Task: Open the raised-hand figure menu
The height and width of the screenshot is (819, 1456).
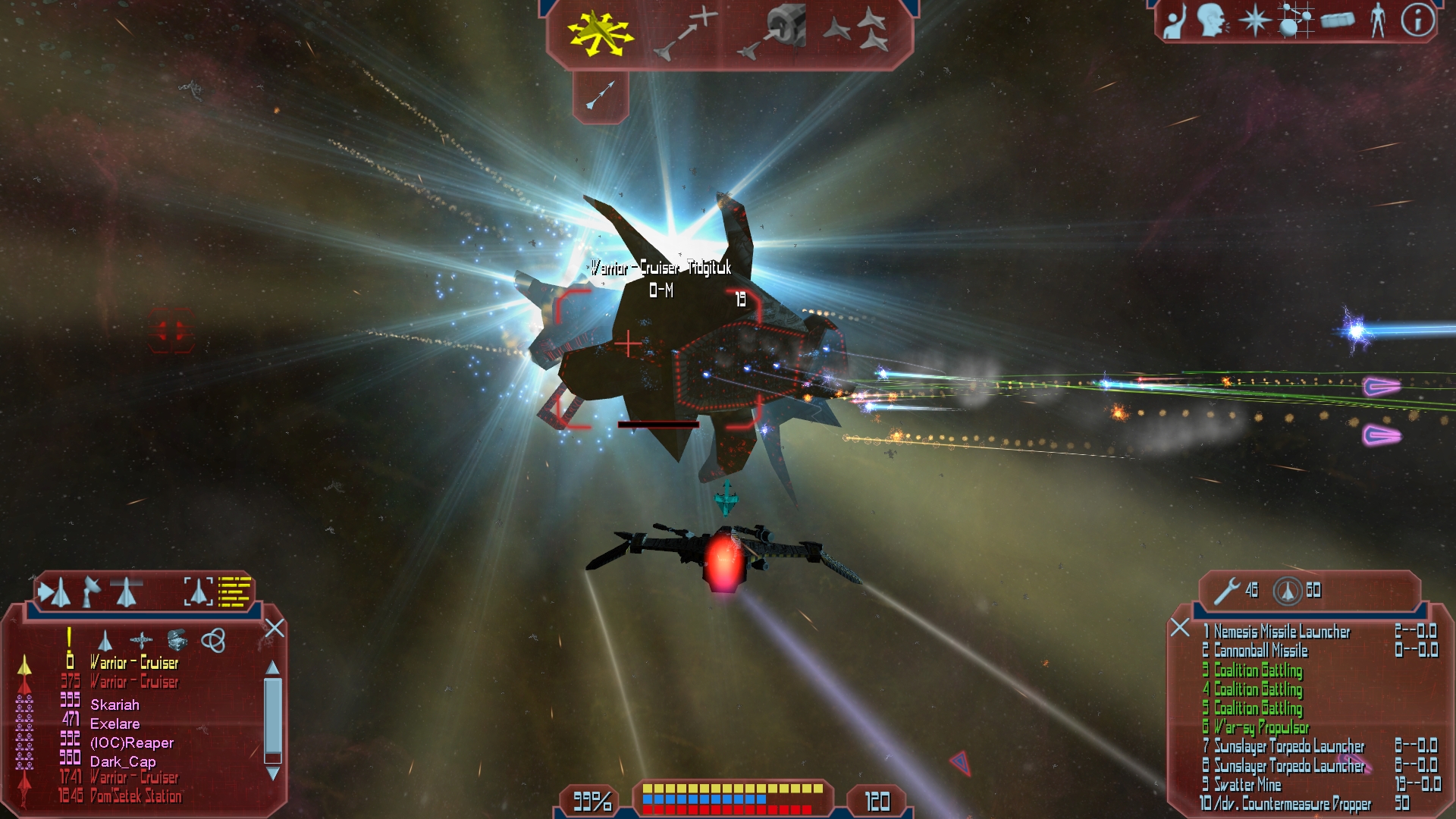Action: [1175, 20]
